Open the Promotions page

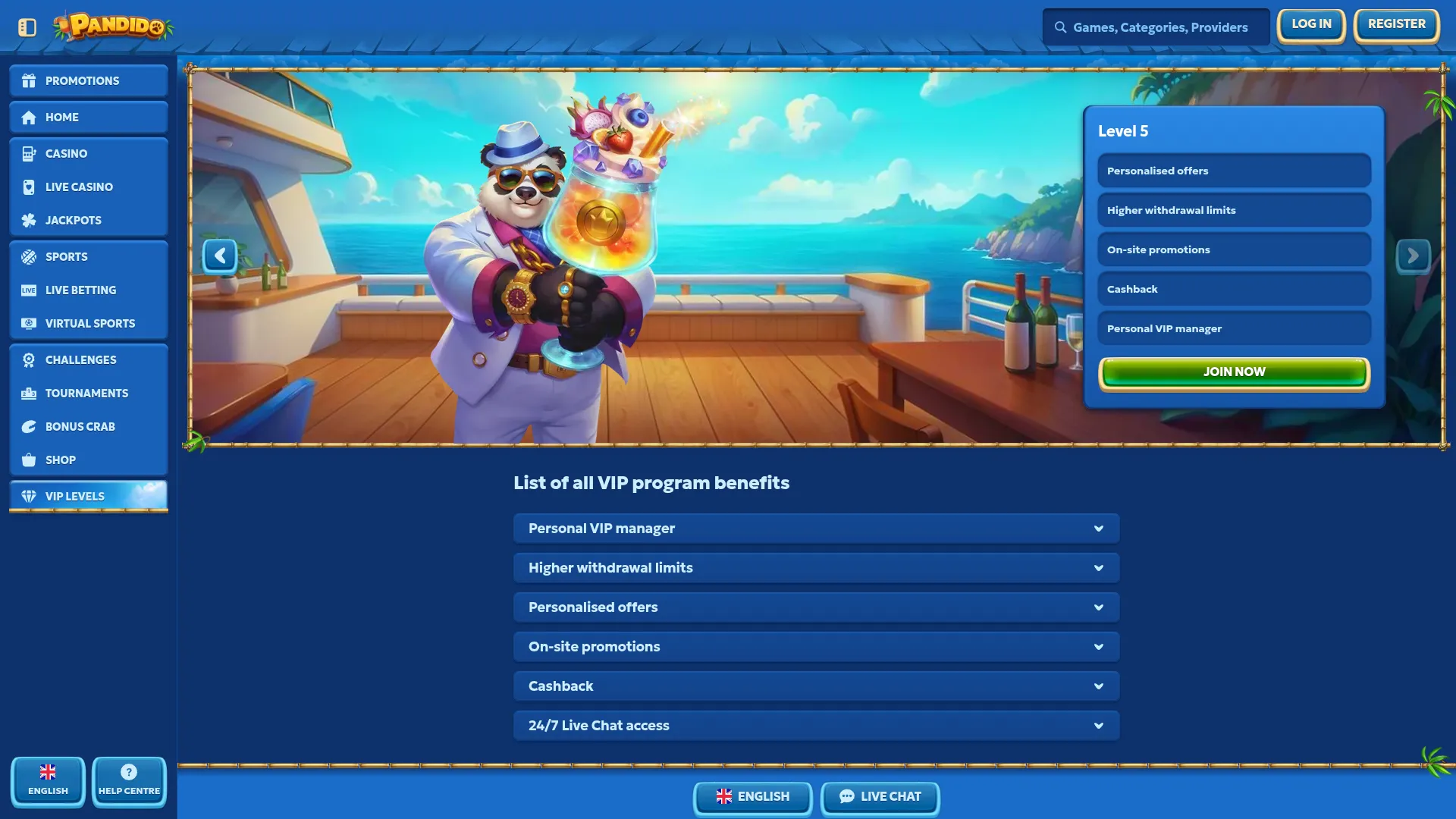pyautogui.click(x=89, y=80)
